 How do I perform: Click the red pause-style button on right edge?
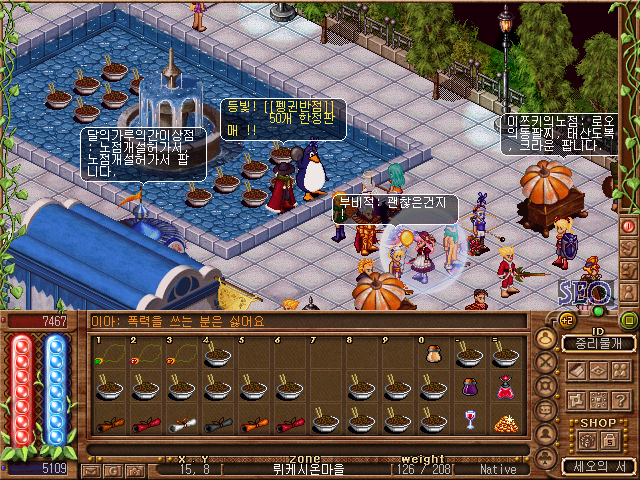[x=629, y=226]
